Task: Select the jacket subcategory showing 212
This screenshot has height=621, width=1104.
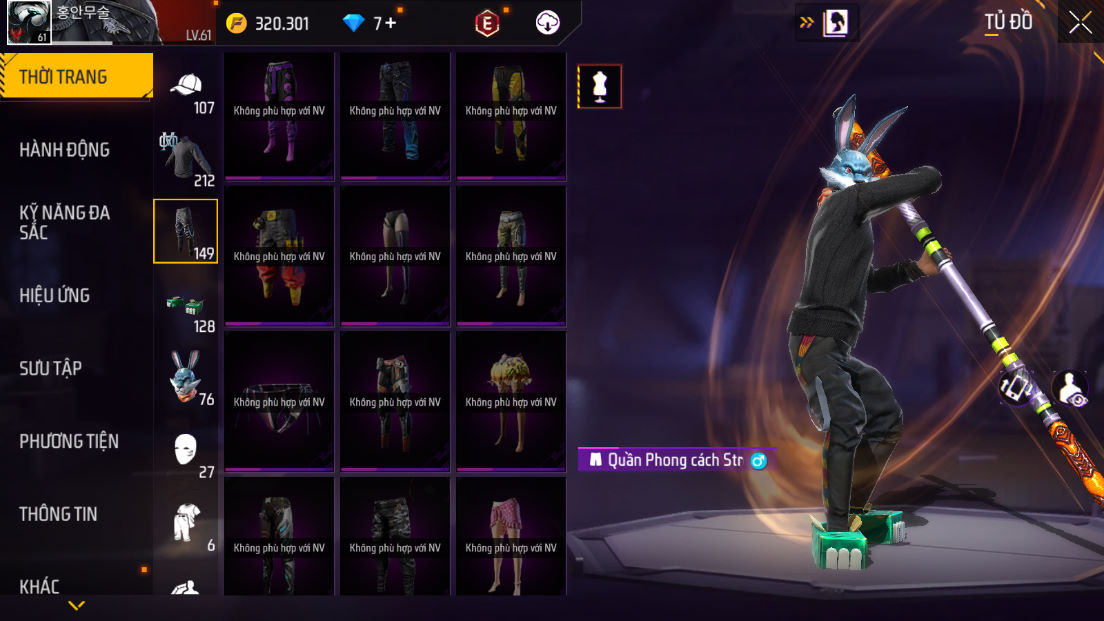Action: [x=187, y=160]
